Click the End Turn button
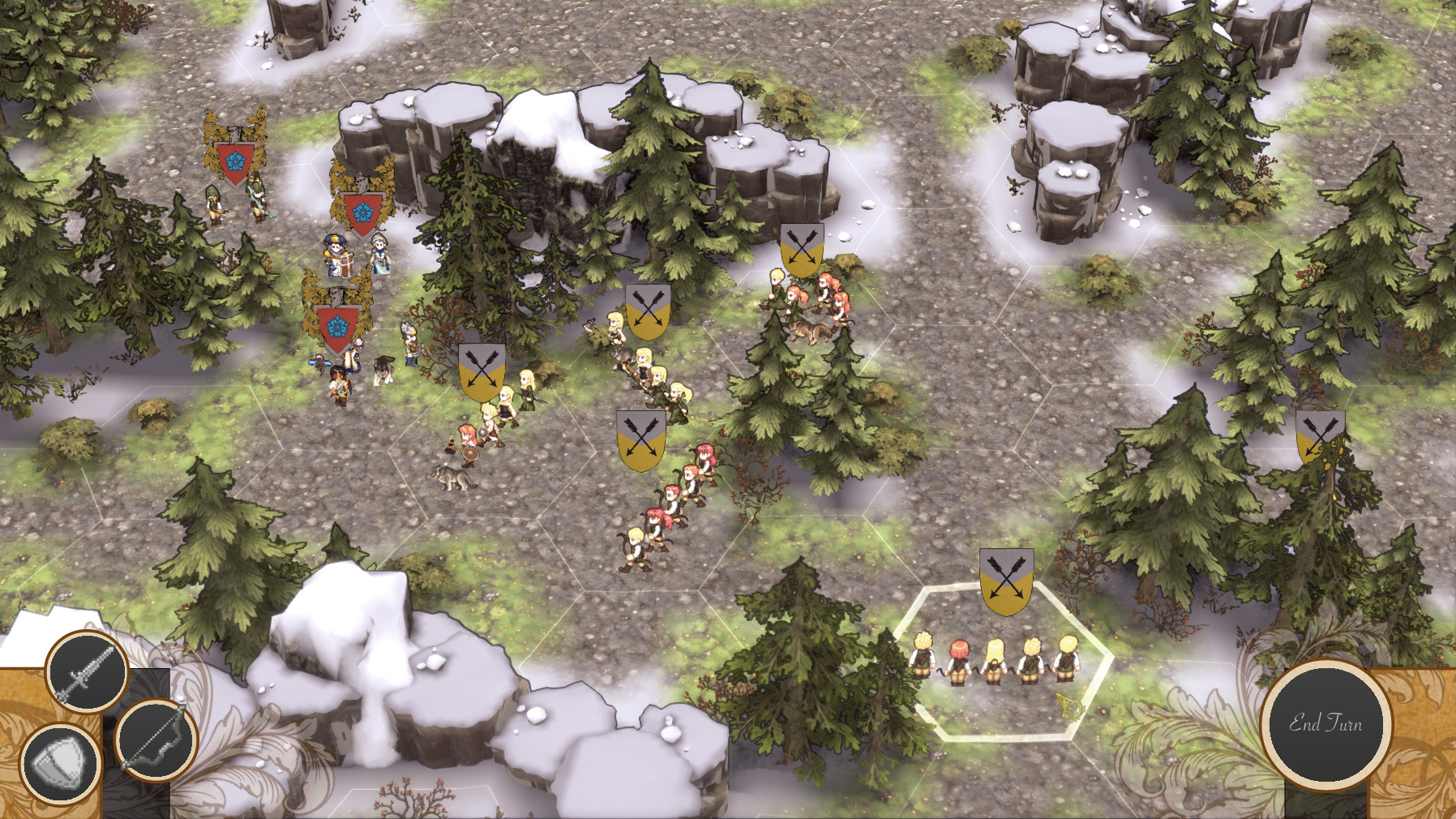 pyautogui.click(x=1325, y=723)
